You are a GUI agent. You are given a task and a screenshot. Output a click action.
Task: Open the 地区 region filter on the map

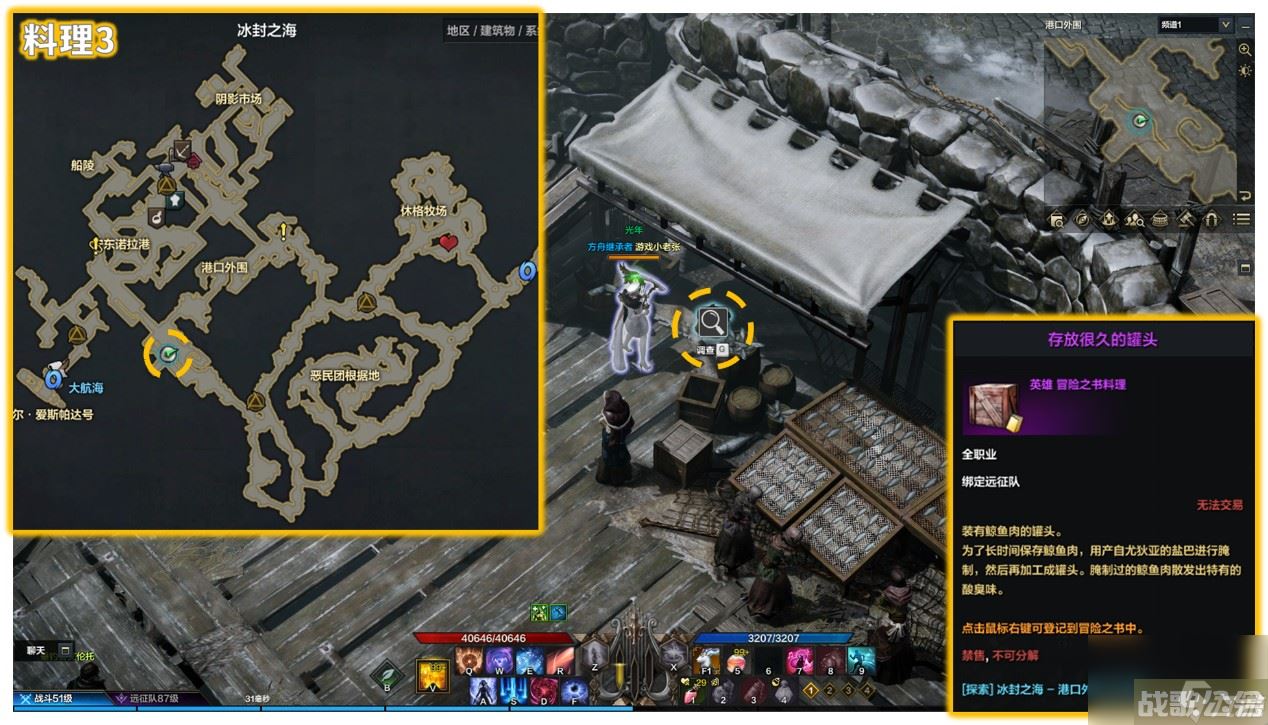458,31
